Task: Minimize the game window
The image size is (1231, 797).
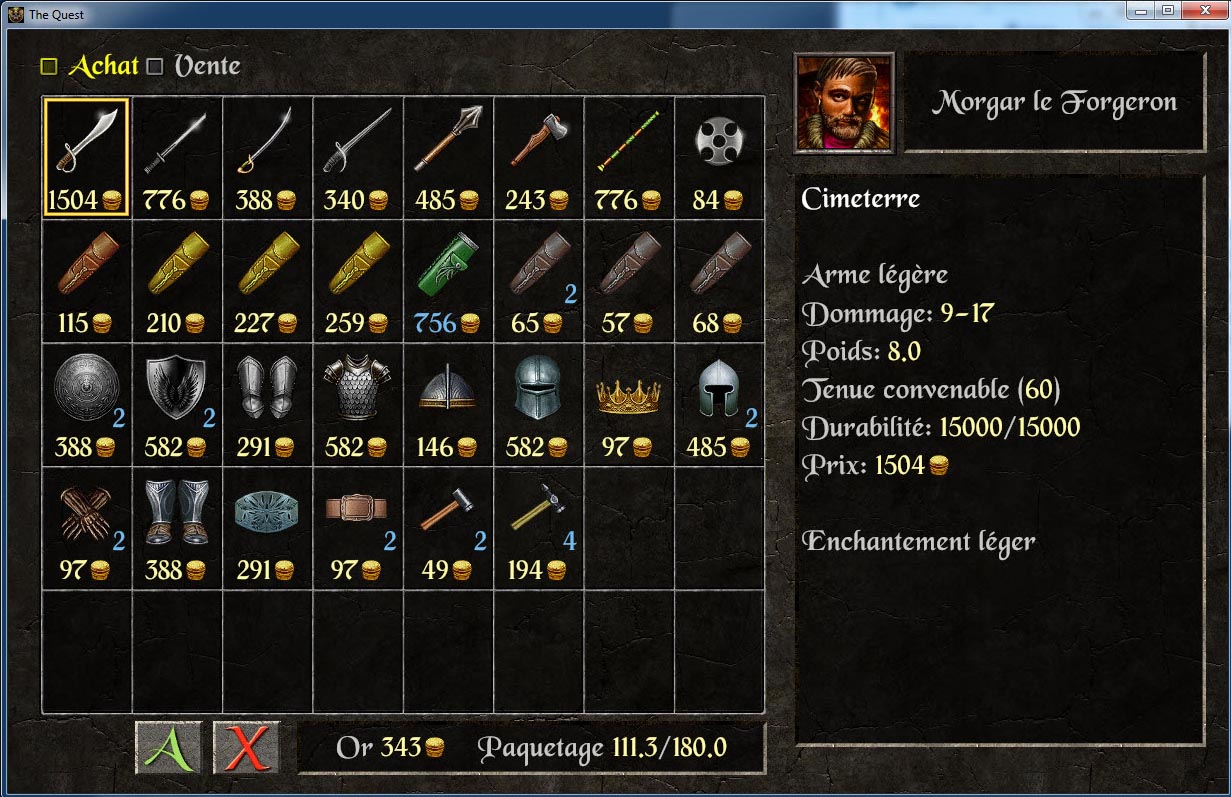Action: 1141,11
